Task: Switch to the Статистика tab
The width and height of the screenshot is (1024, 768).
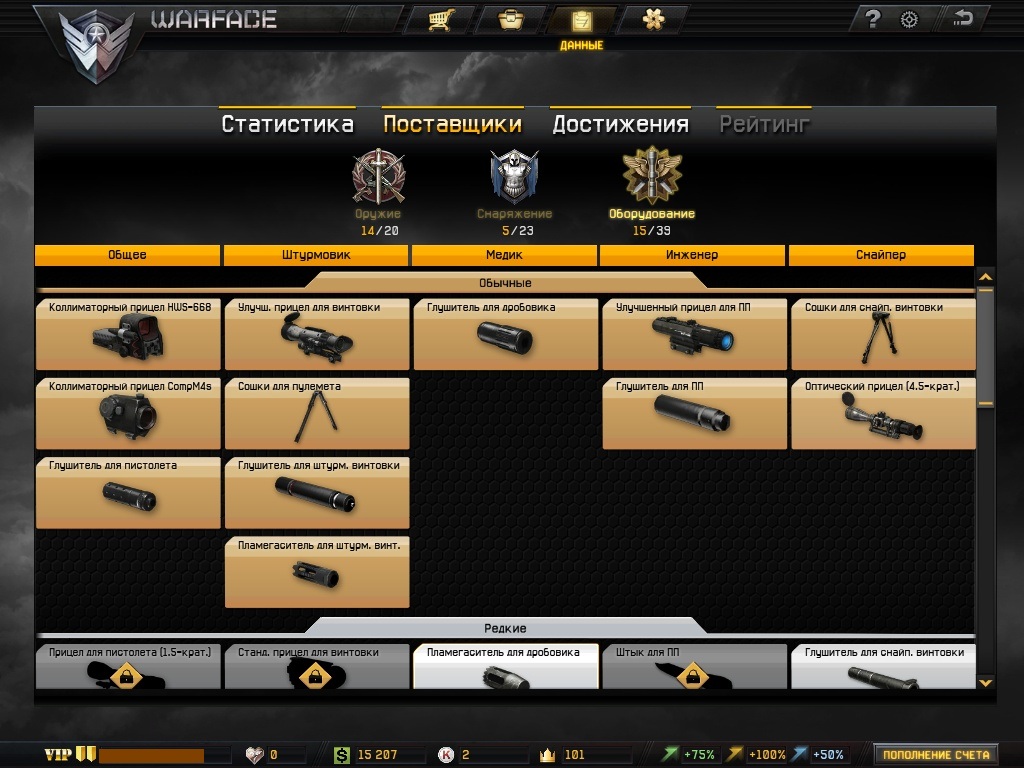Action: 287,124
